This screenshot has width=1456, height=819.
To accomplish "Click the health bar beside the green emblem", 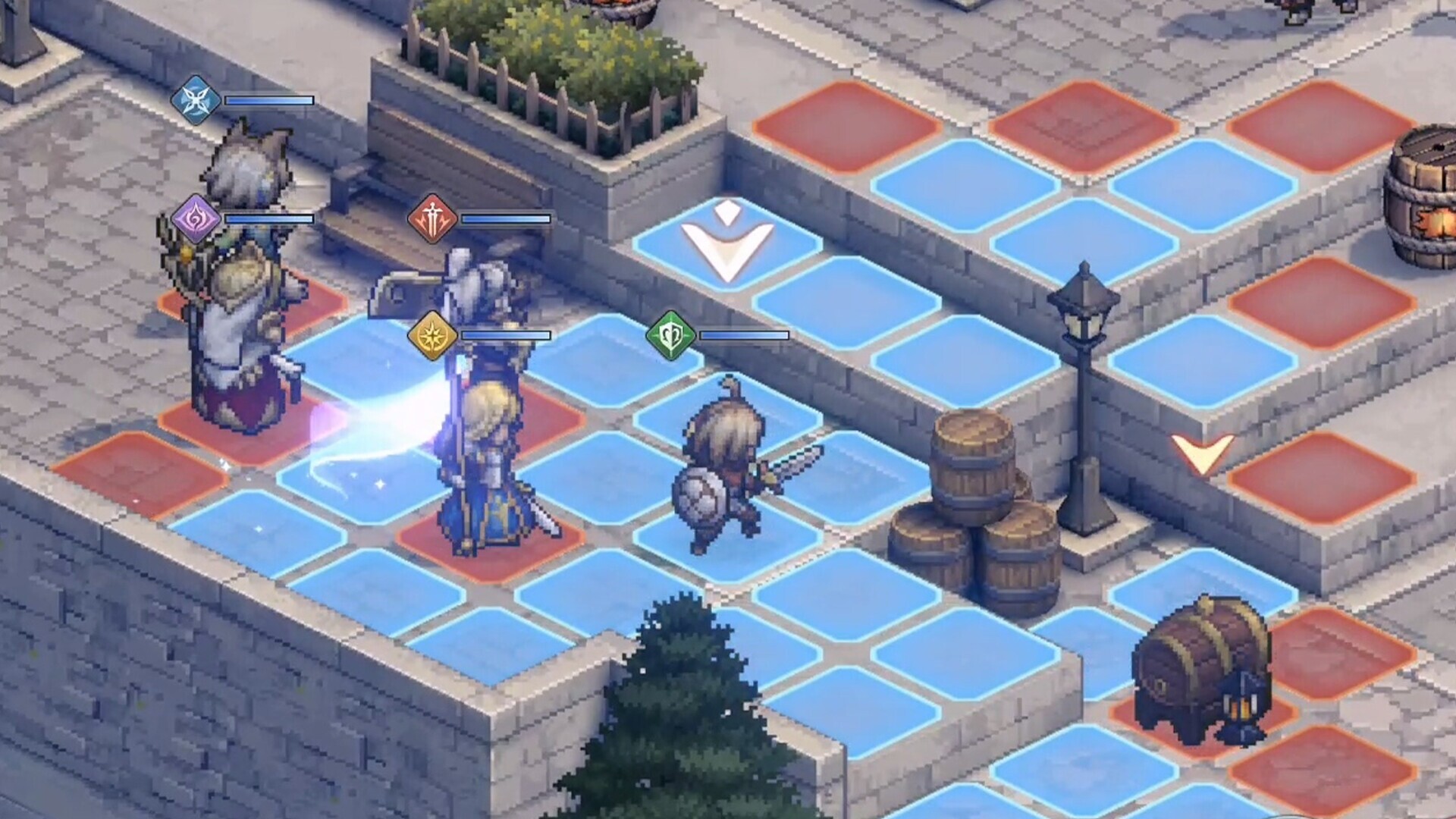I will tap(743, 334).
